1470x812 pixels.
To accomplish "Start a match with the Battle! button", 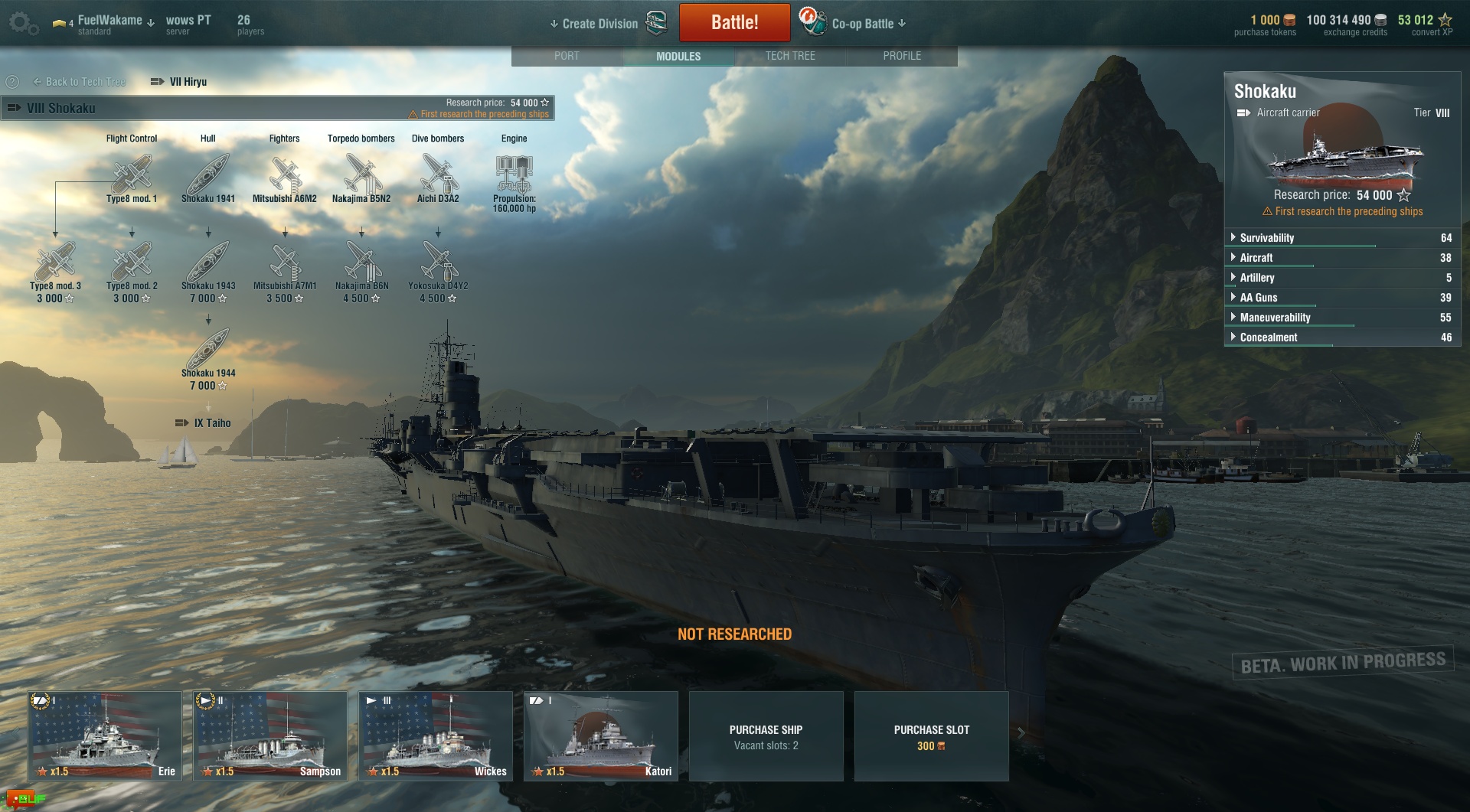I will pyautogui.click(x=734, y=22).
